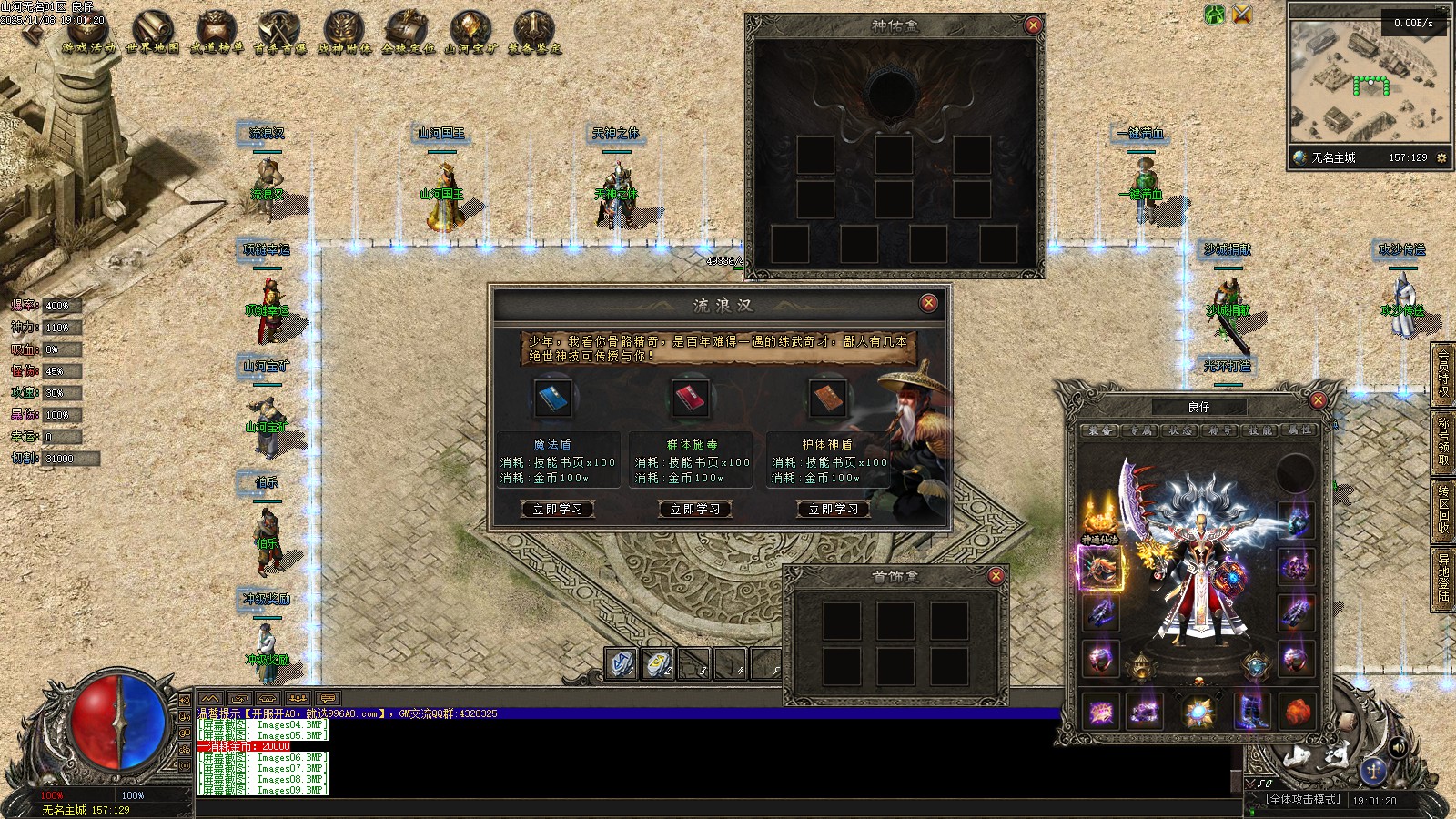
Task: Switch to the 称号 title tab
Action: pyautogui.click(x=1220, y=430)
